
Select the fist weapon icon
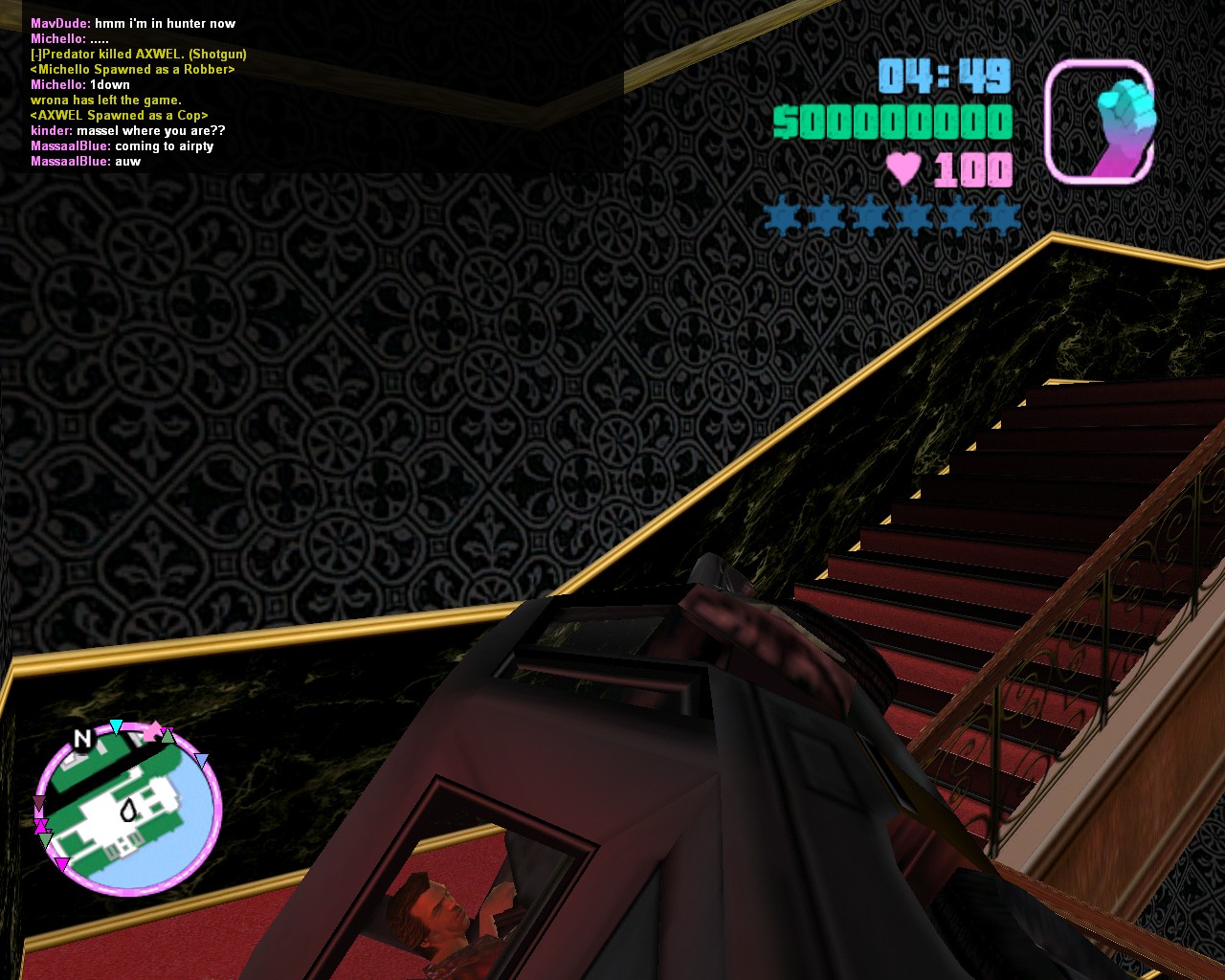click(1099, 122)
